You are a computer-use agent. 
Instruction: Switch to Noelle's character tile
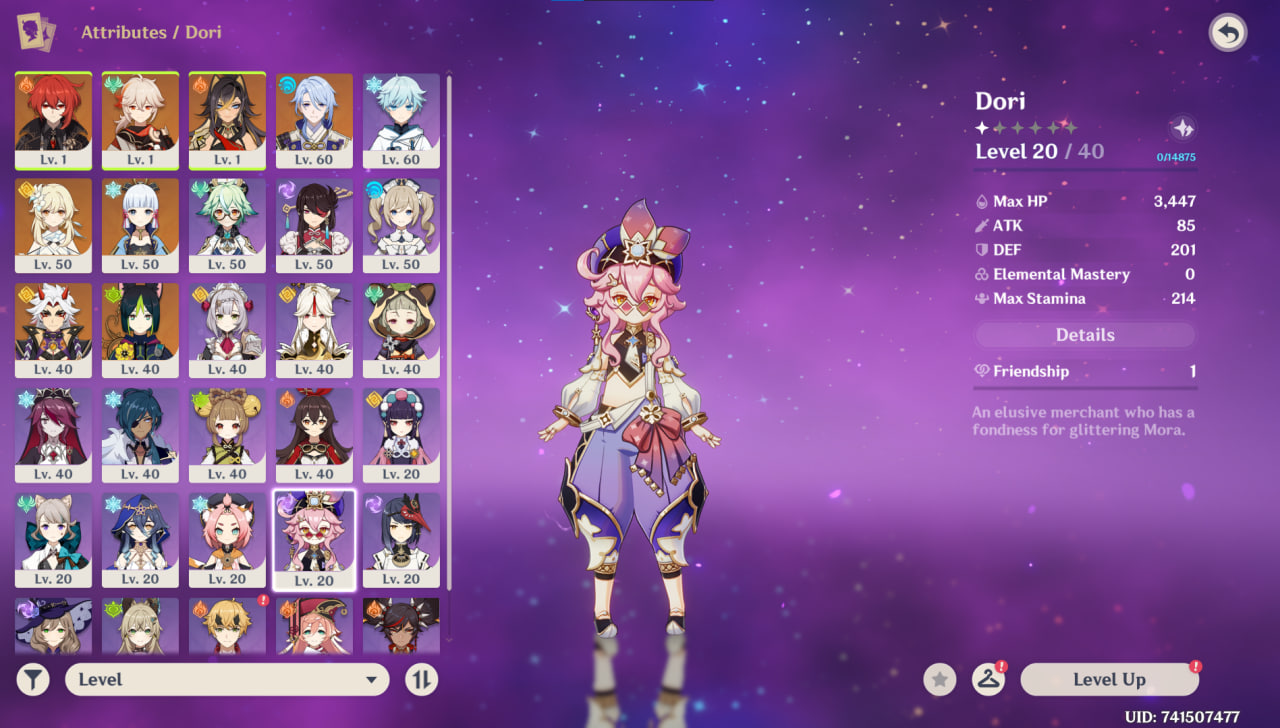[x=227, y=328]
